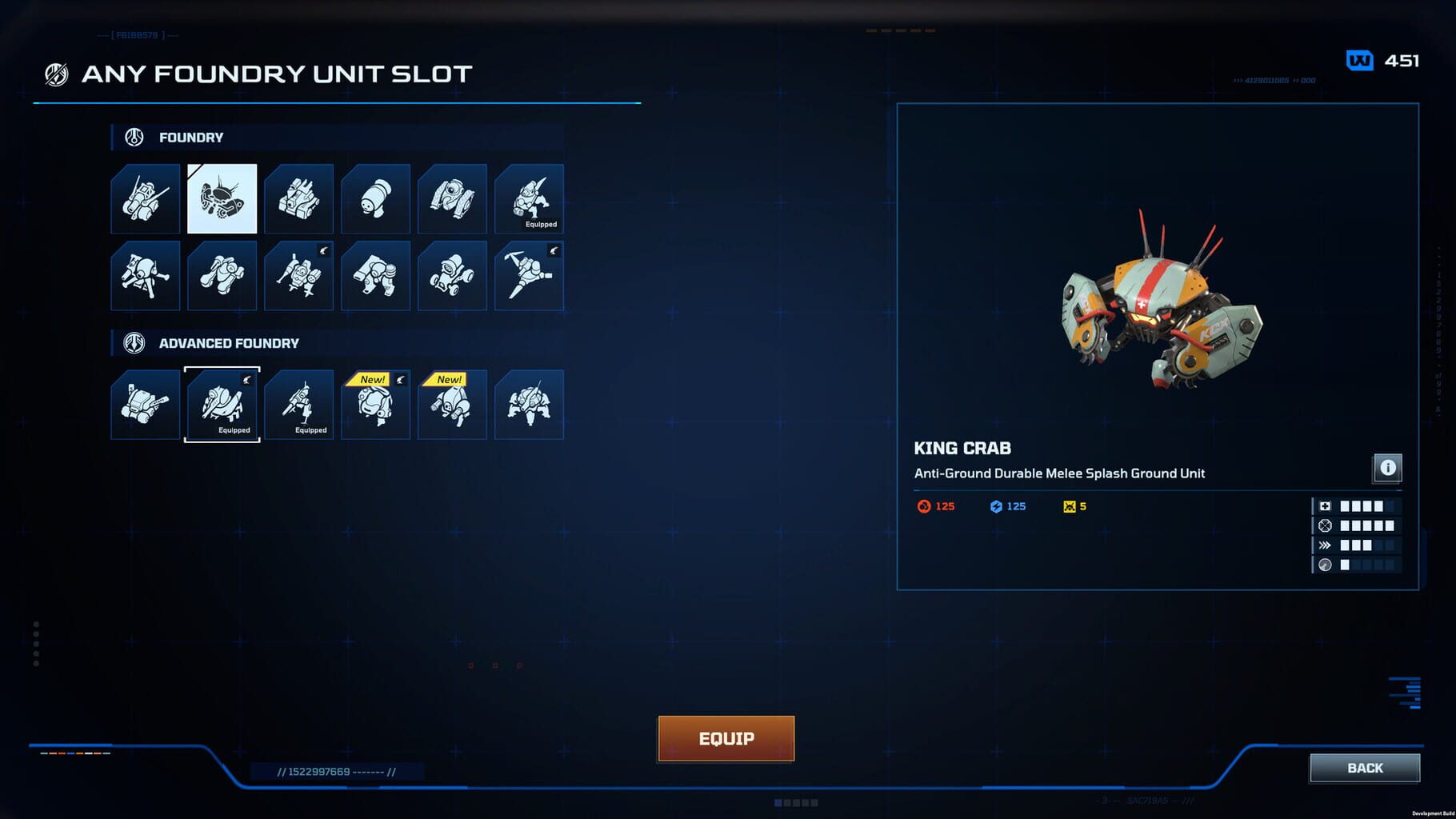Image resolution: width=1456 pixels, height=819 pixels.
Task: Select the equipped spider-like unit in Advanced Foundry
Action: point(222,404)
